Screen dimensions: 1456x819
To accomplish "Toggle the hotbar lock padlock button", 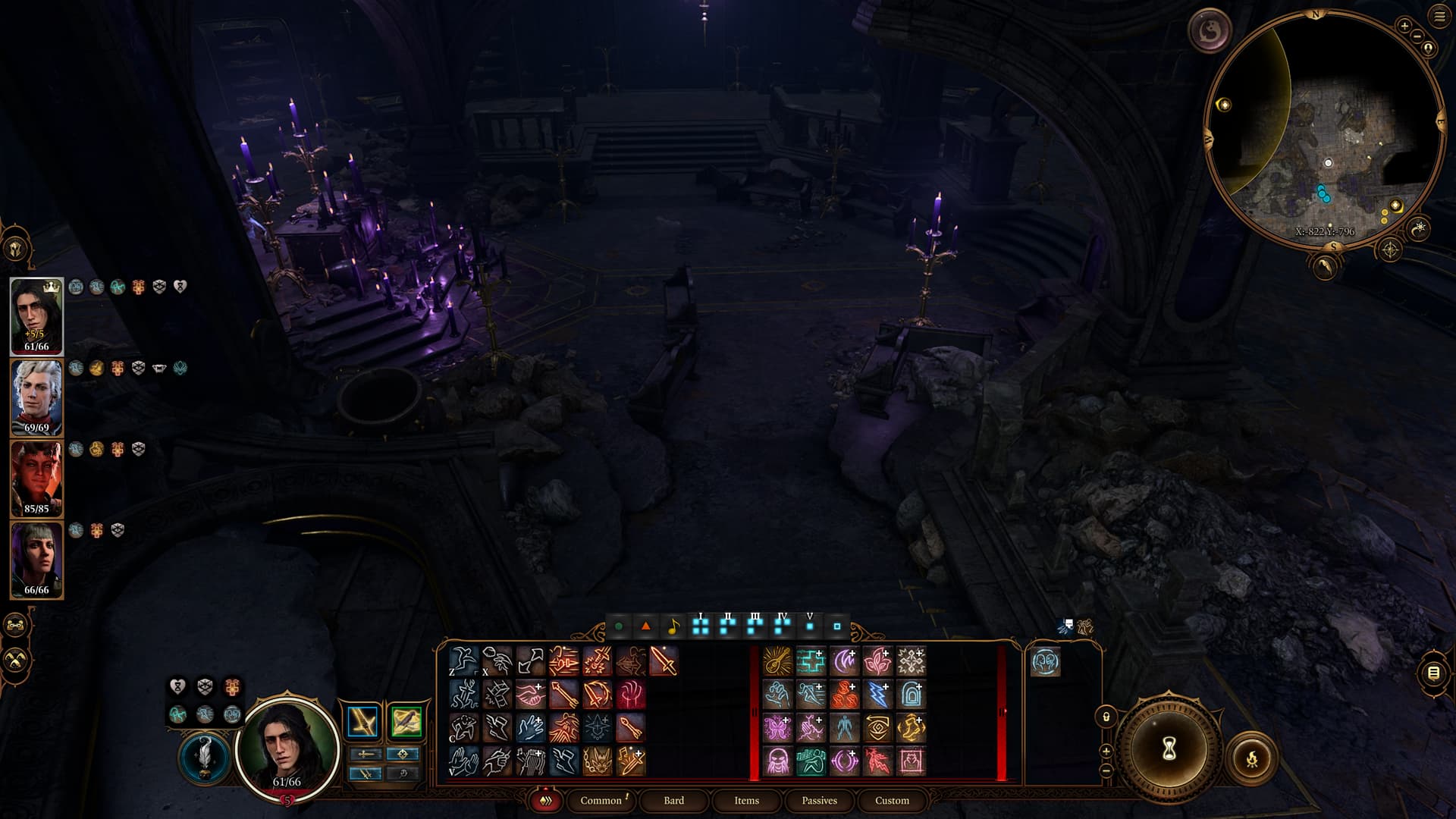I will tap(1106, 717).
